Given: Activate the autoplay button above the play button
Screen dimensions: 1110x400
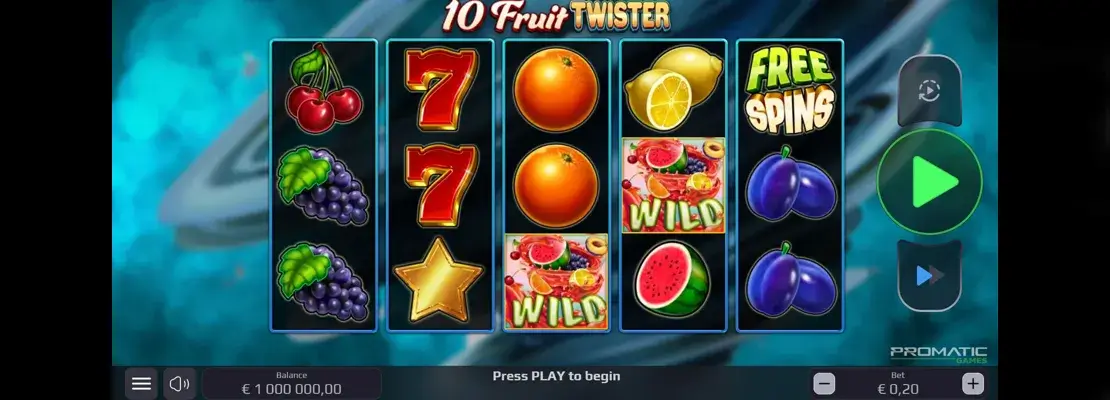Looking at the screenshot, I should 929,91.
